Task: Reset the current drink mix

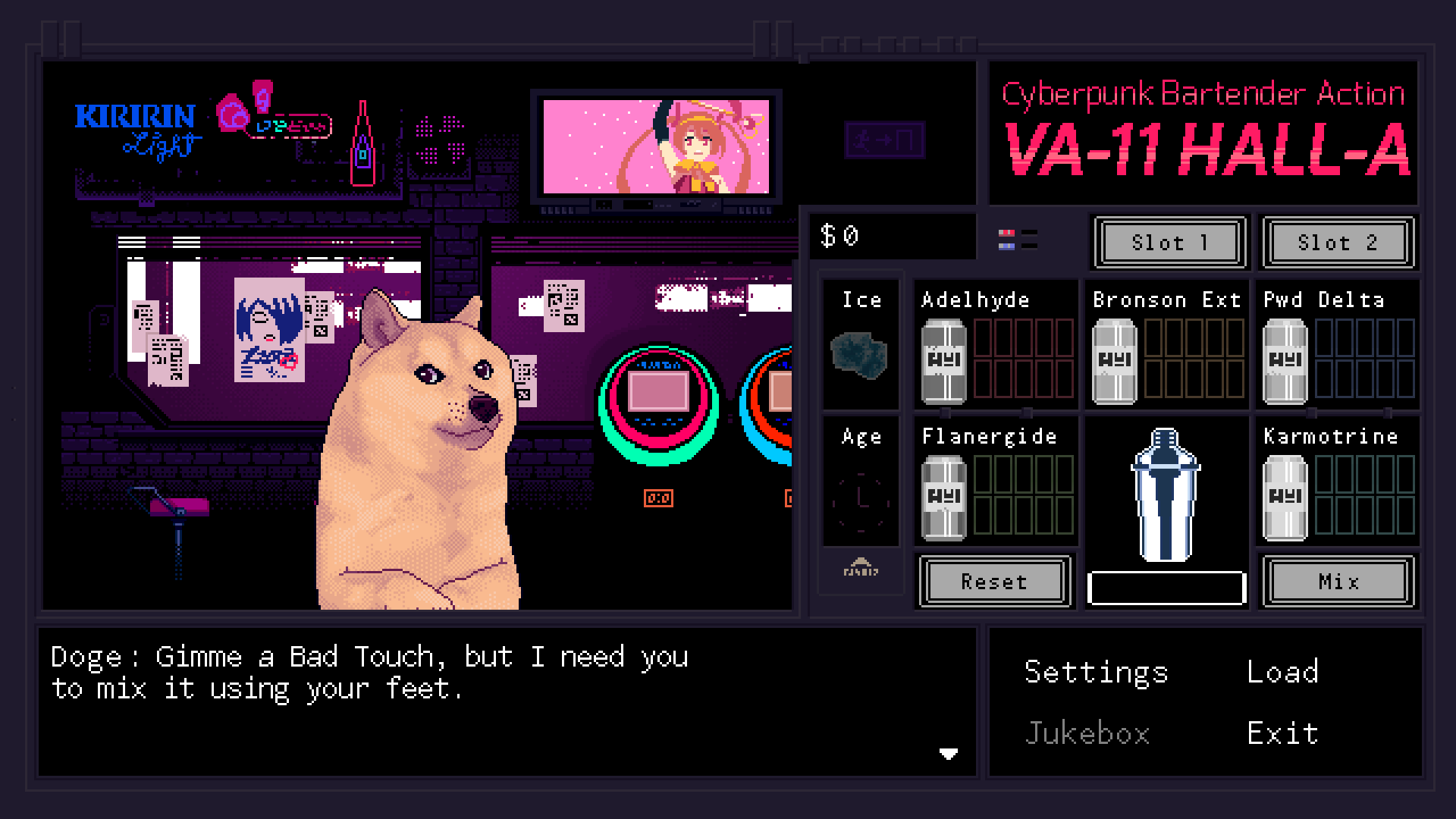Action: (994, 582)
